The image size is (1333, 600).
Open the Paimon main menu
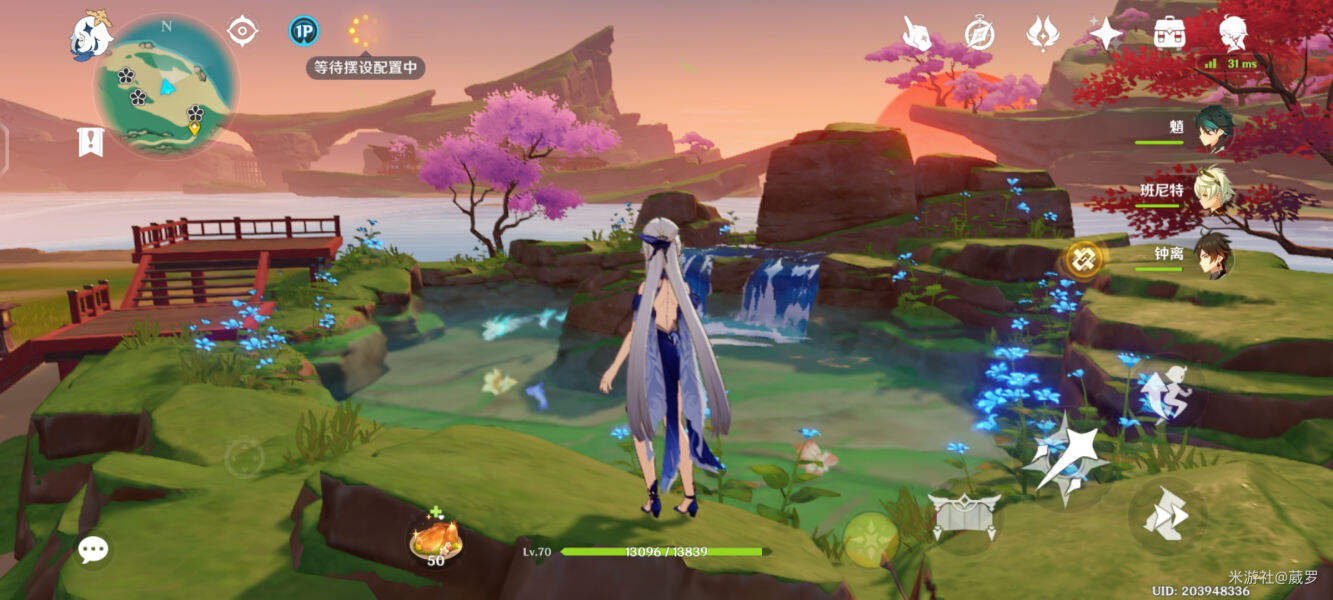90,35
